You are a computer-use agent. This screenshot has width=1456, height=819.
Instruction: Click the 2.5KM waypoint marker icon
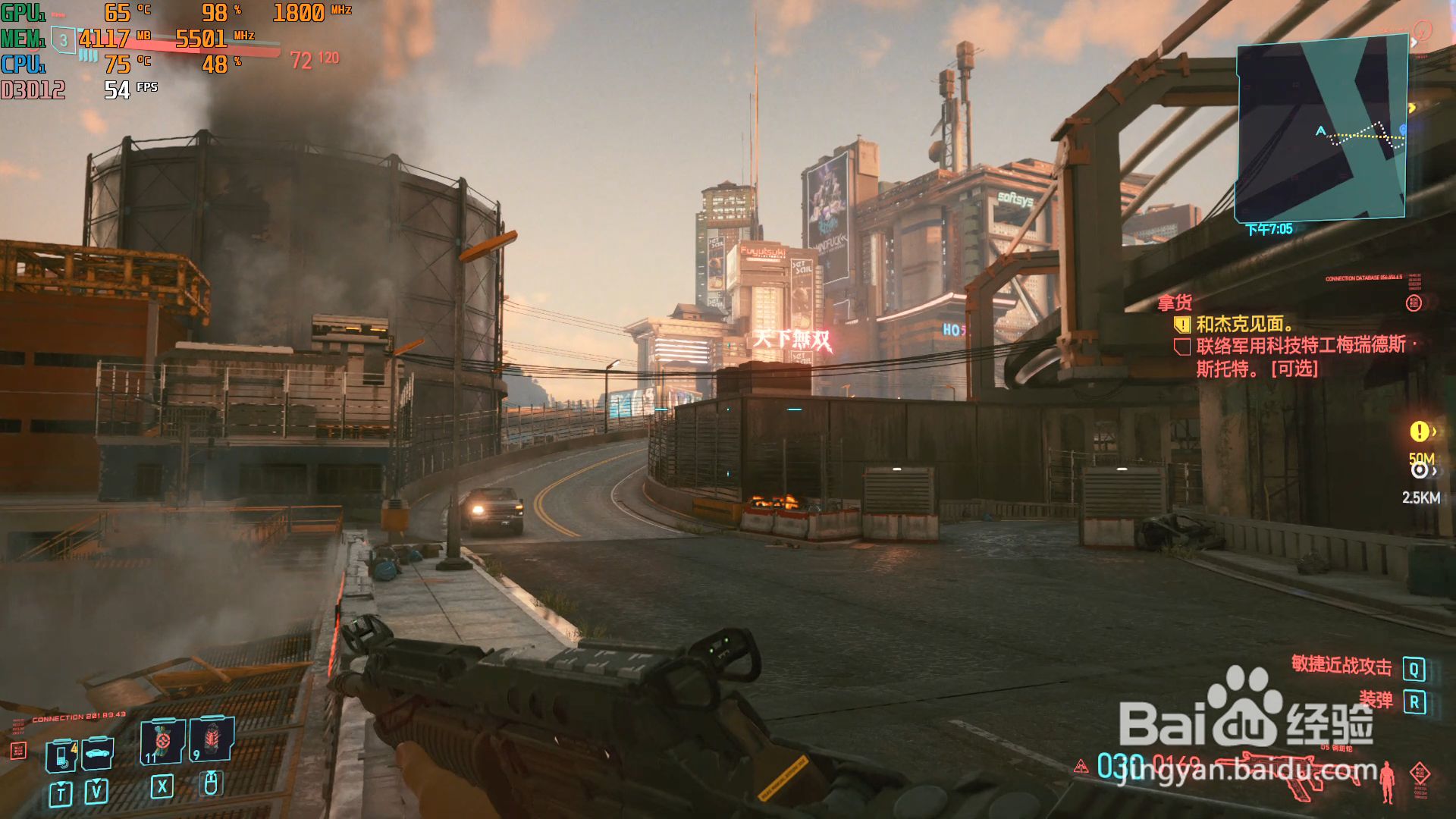tap(1419, 471)
